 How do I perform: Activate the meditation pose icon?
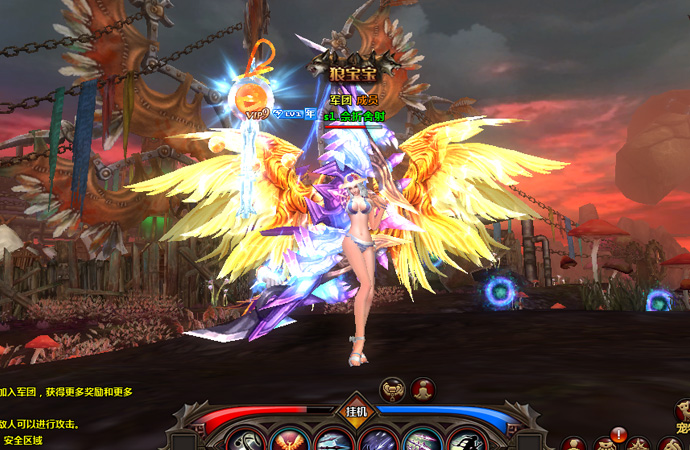click(x=423, y=388)
